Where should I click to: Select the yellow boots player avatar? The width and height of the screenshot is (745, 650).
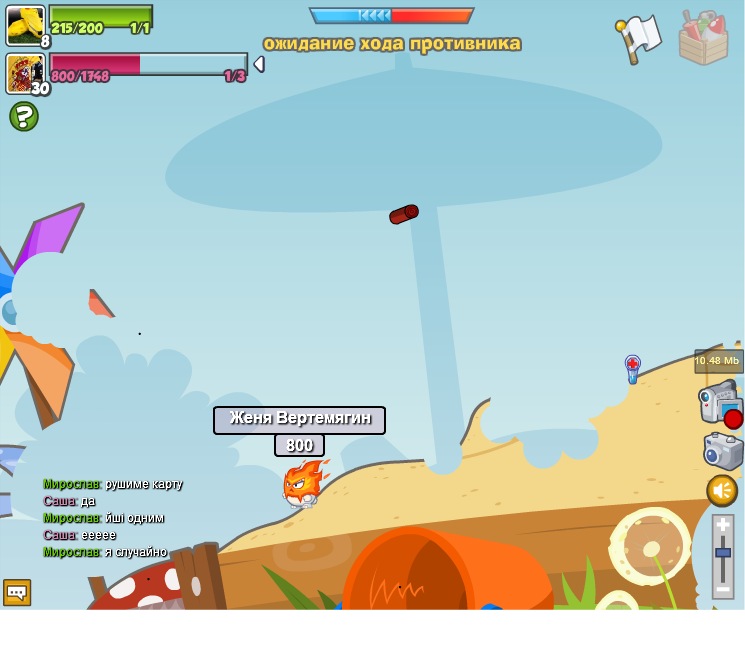tap(25, 25)
